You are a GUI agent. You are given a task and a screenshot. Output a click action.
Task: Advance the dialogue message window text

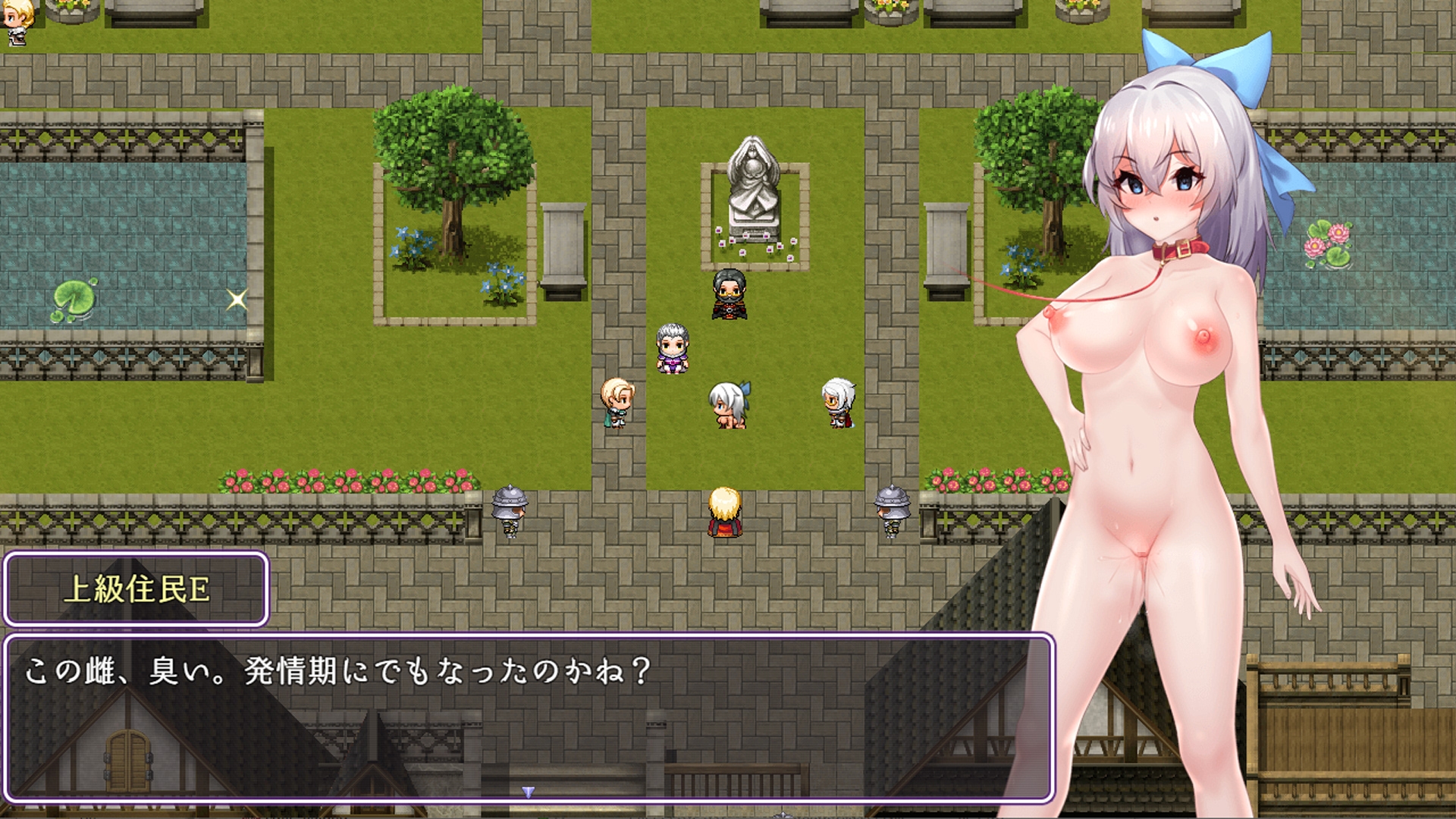[529, 717]
